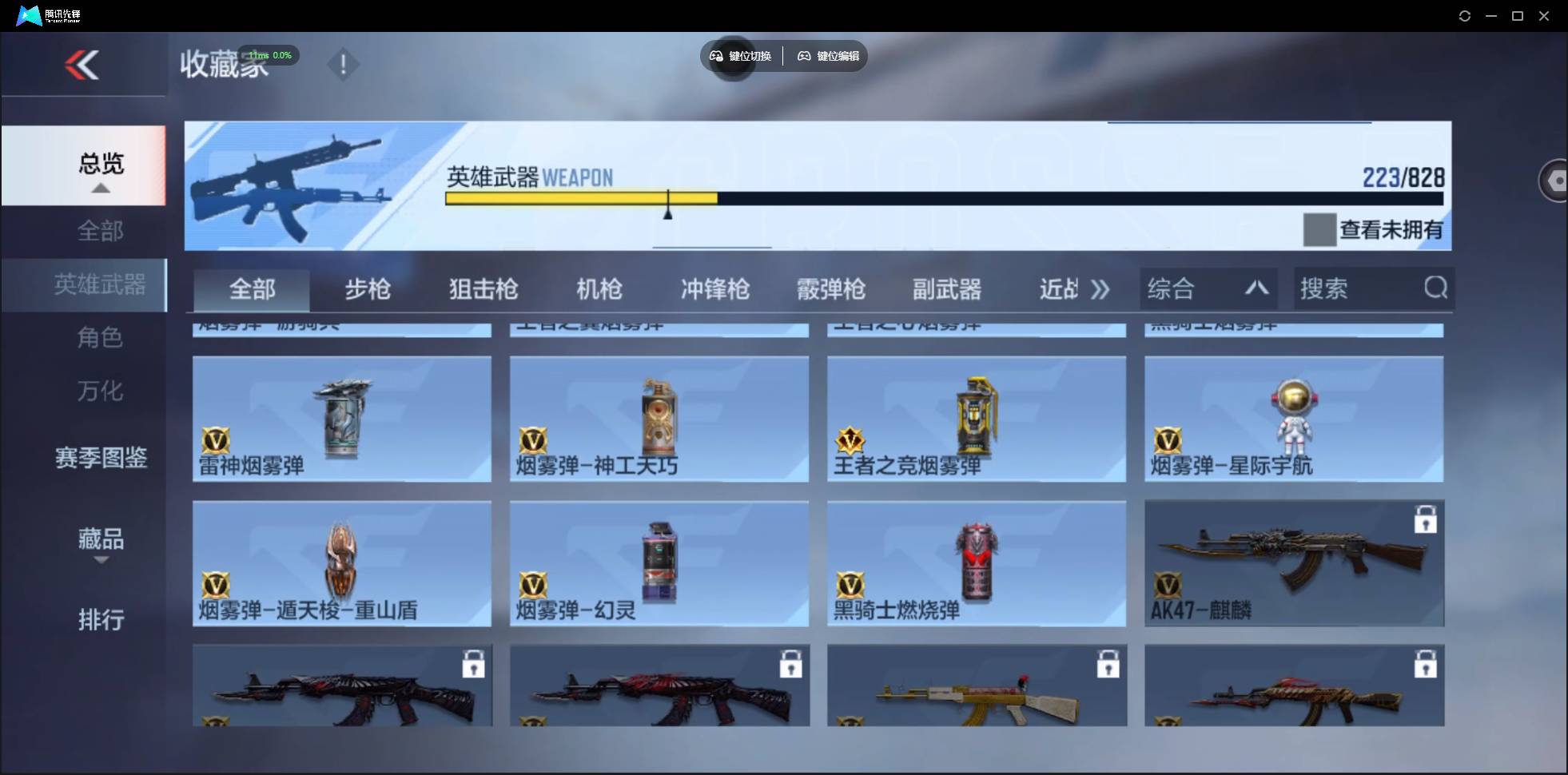Switch to the 步枪 tab
1568x775 pixels.
coord(368,289)
